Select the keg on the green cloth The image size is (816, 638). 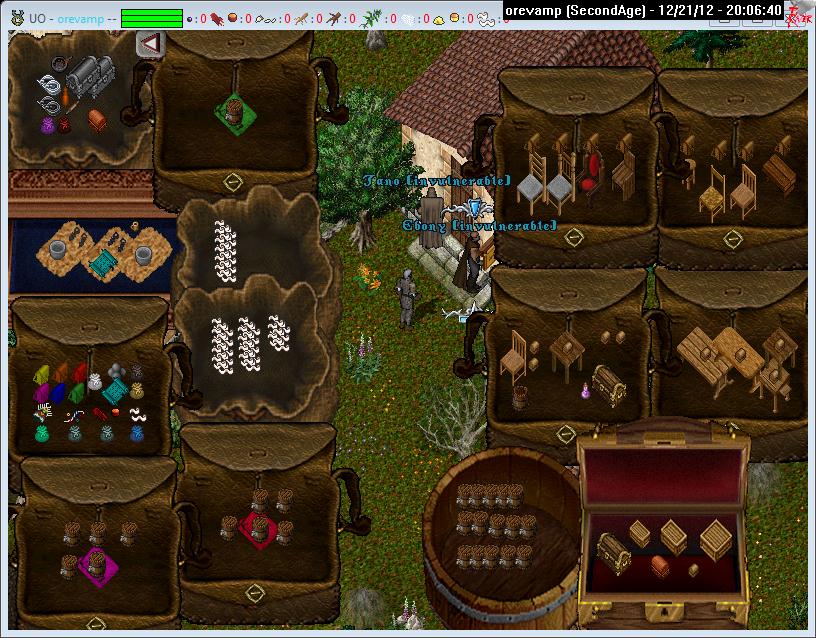[x=234, y=112]
